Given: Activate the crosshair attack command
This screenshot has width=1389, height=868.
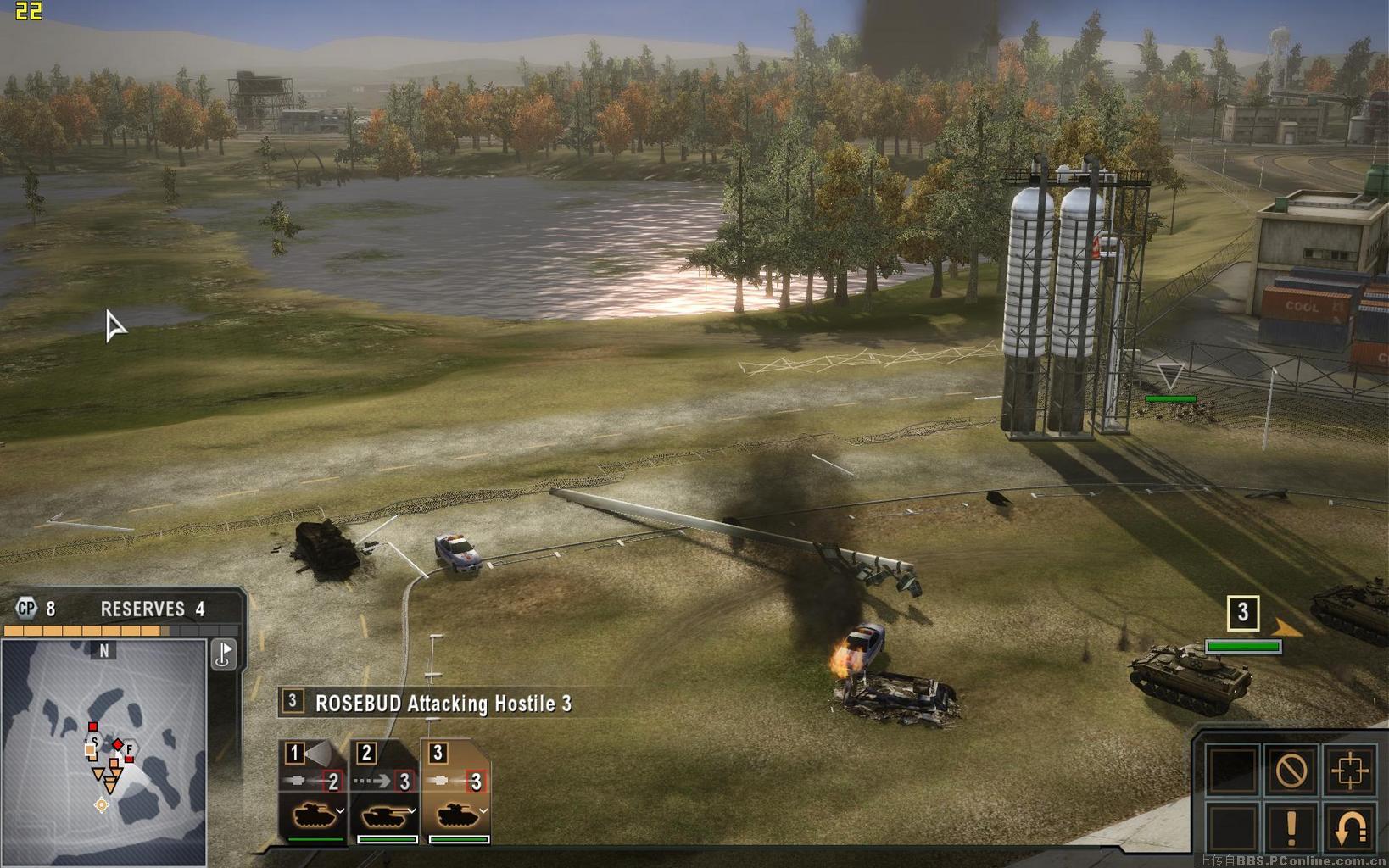Looking at the screenshot, I should point(1349,771).
